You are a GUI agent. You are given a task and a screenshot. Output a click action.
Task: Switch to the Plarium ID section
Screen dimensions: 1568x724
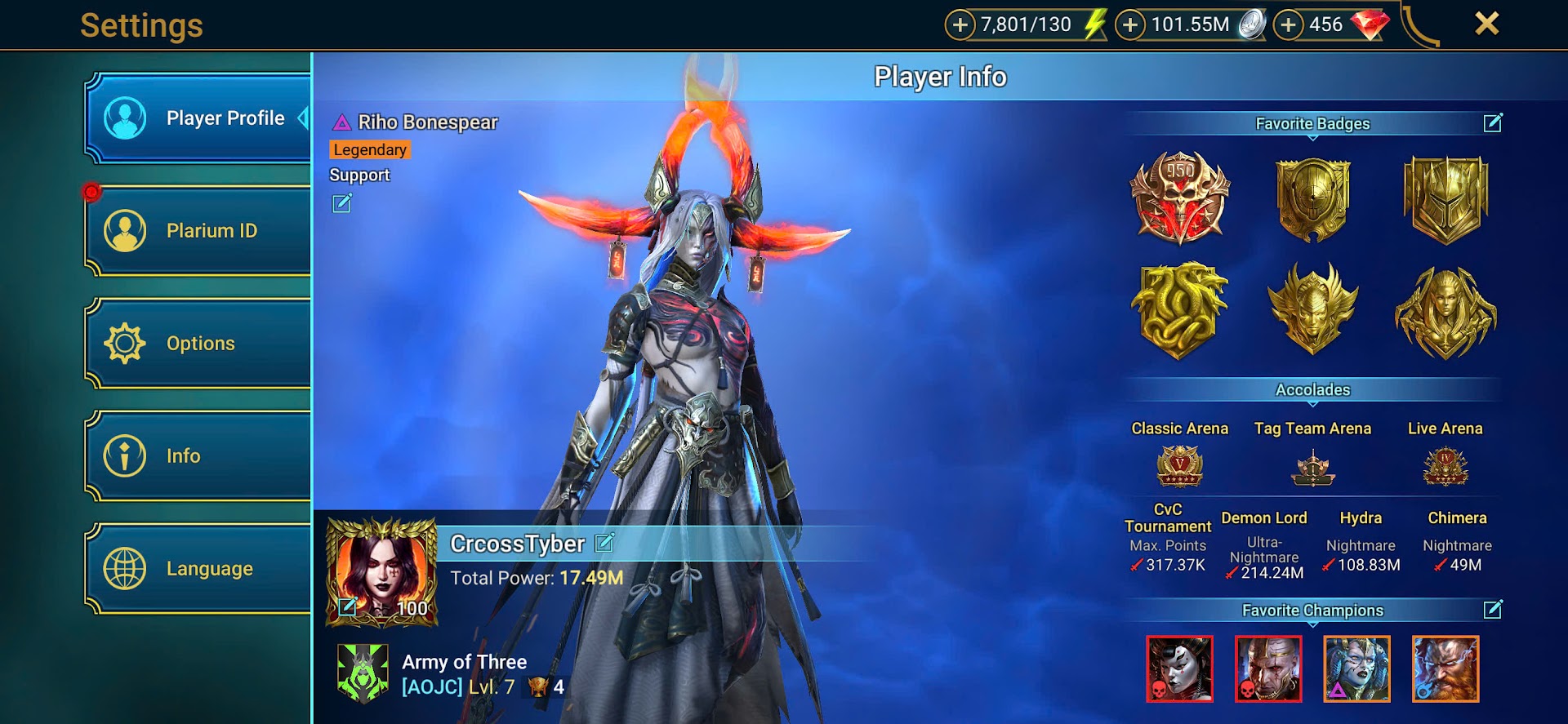click(x=198, y=231)
